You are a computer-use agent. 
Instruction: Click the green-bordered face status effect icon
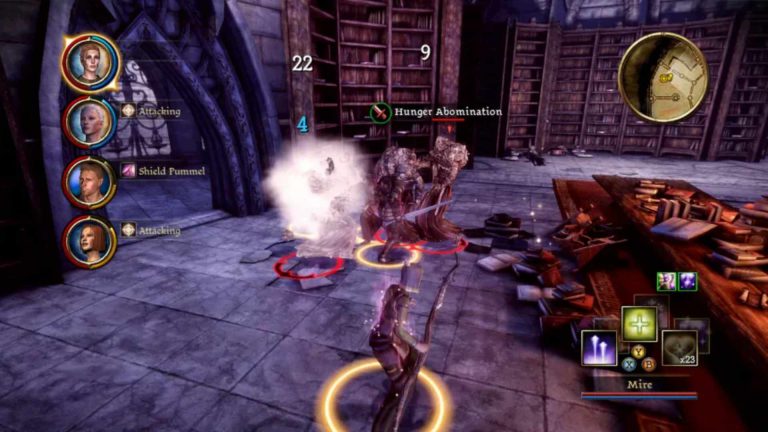(666, 281)
